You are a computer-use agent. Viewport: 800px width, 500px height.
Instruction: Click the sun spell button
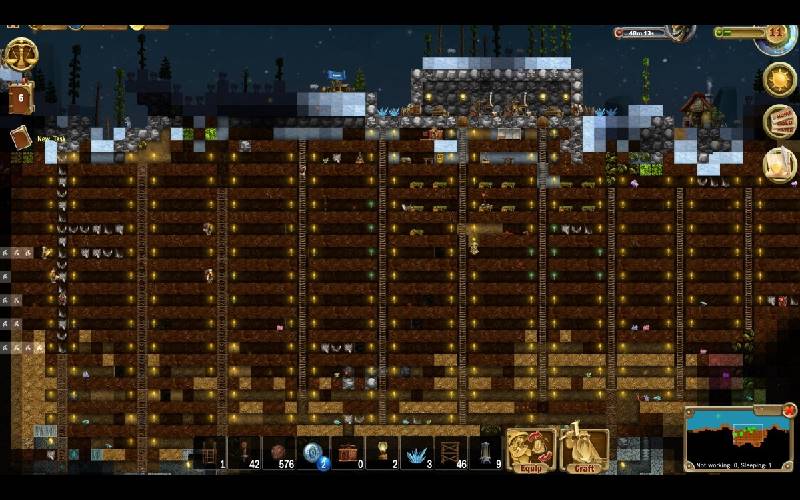[x=779, y=79]
